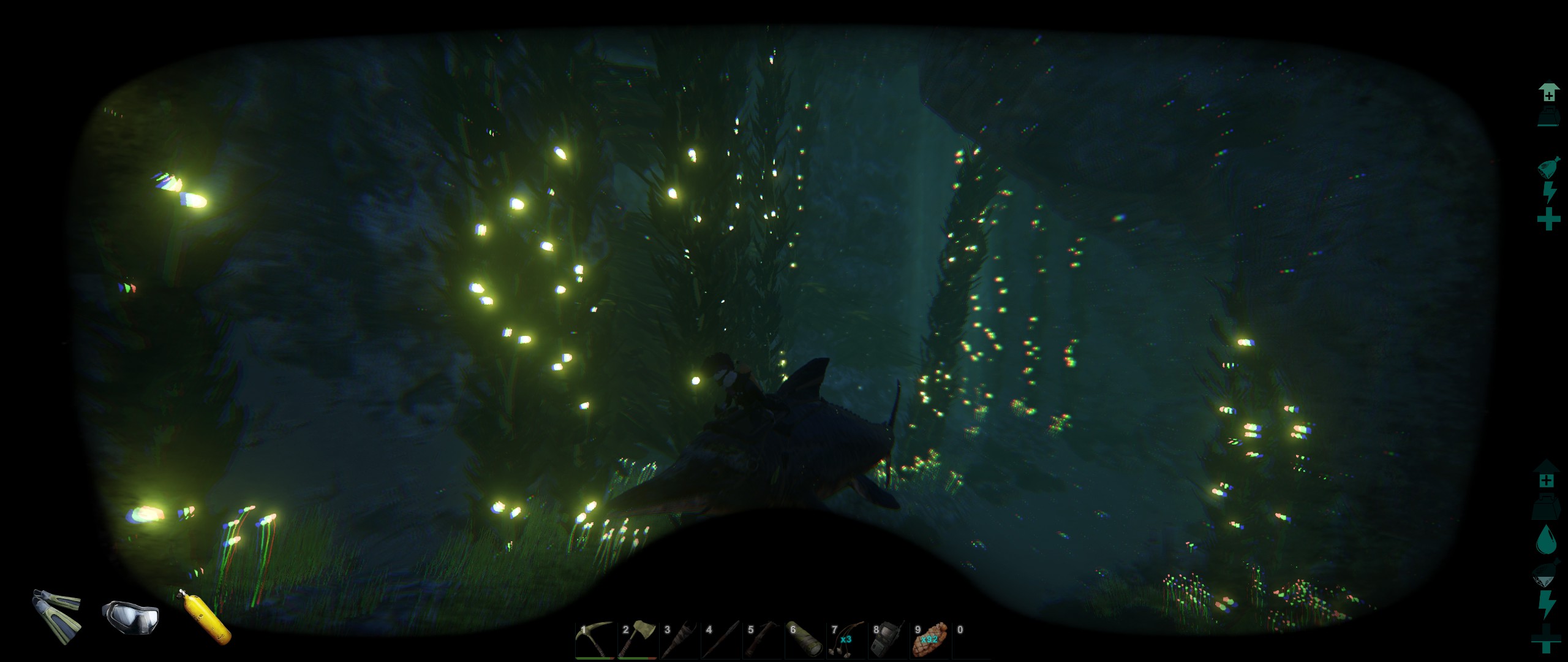The width and height of the screenshot is (1568, 662).
Task: Click the health cross icon on right edge
Action: pos(1548,218)
